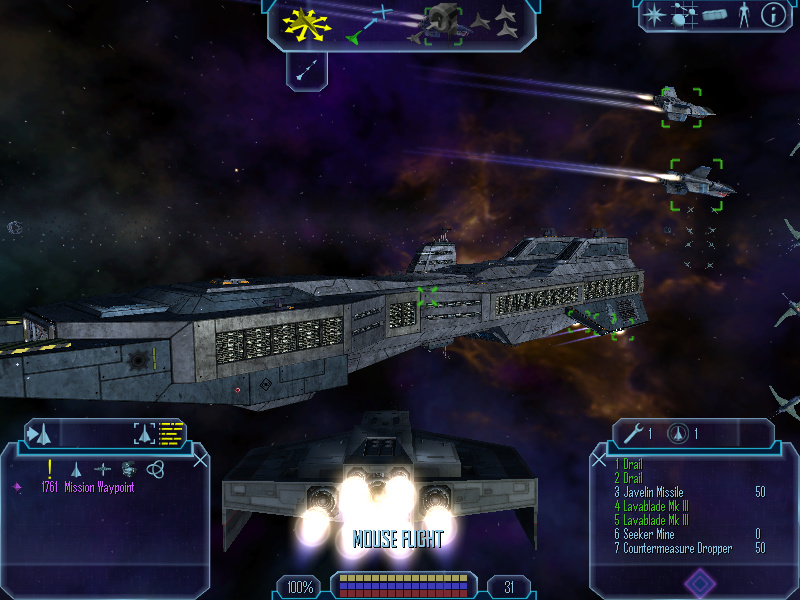Filter contact list to stations
Image resolution: width=800 pixels, height=600 pixels.
[102, 468]
